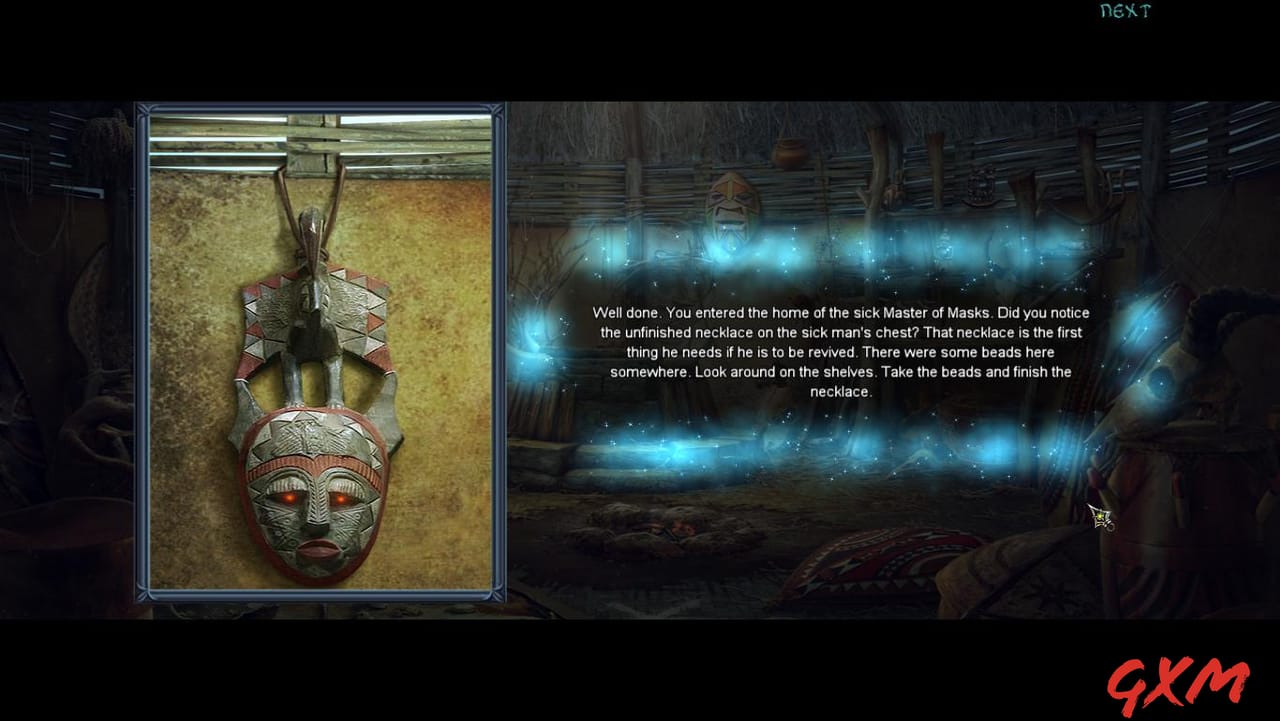
Task: Select the patterned red blanket at the bottom
Action: coord(880,560)
